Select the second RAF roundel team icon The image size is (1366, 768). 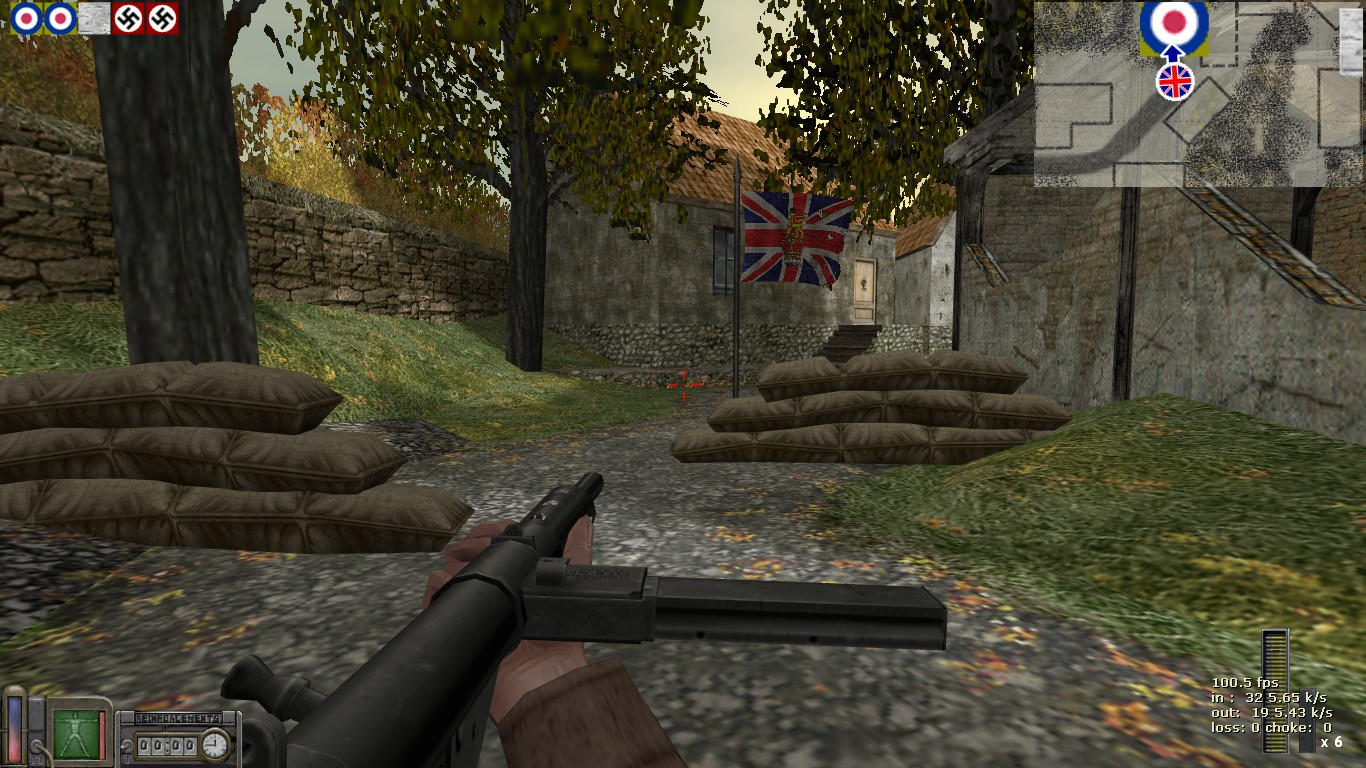(58, 20)
